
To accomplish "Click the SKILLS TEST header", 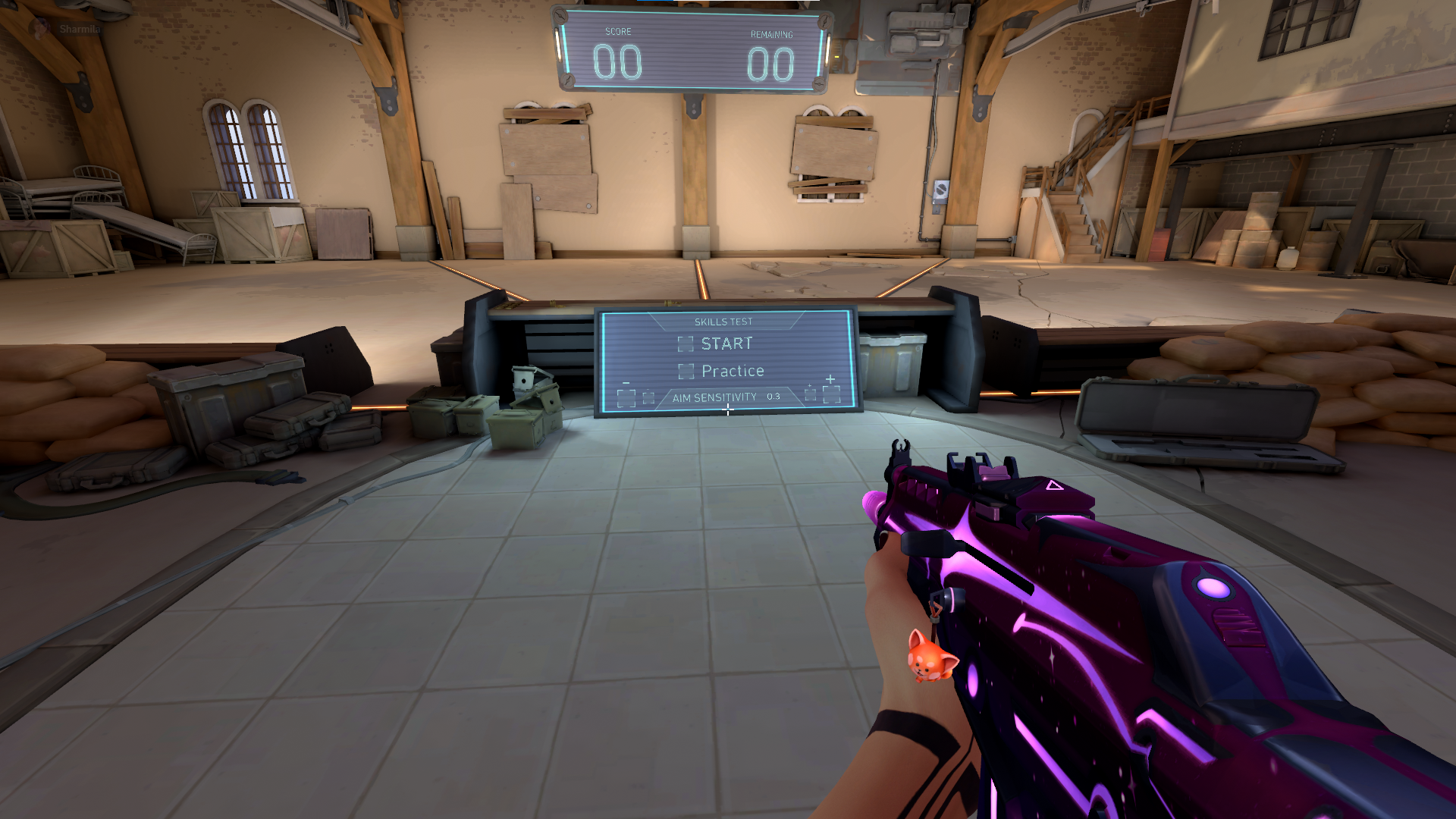I will tap(723, 321).
